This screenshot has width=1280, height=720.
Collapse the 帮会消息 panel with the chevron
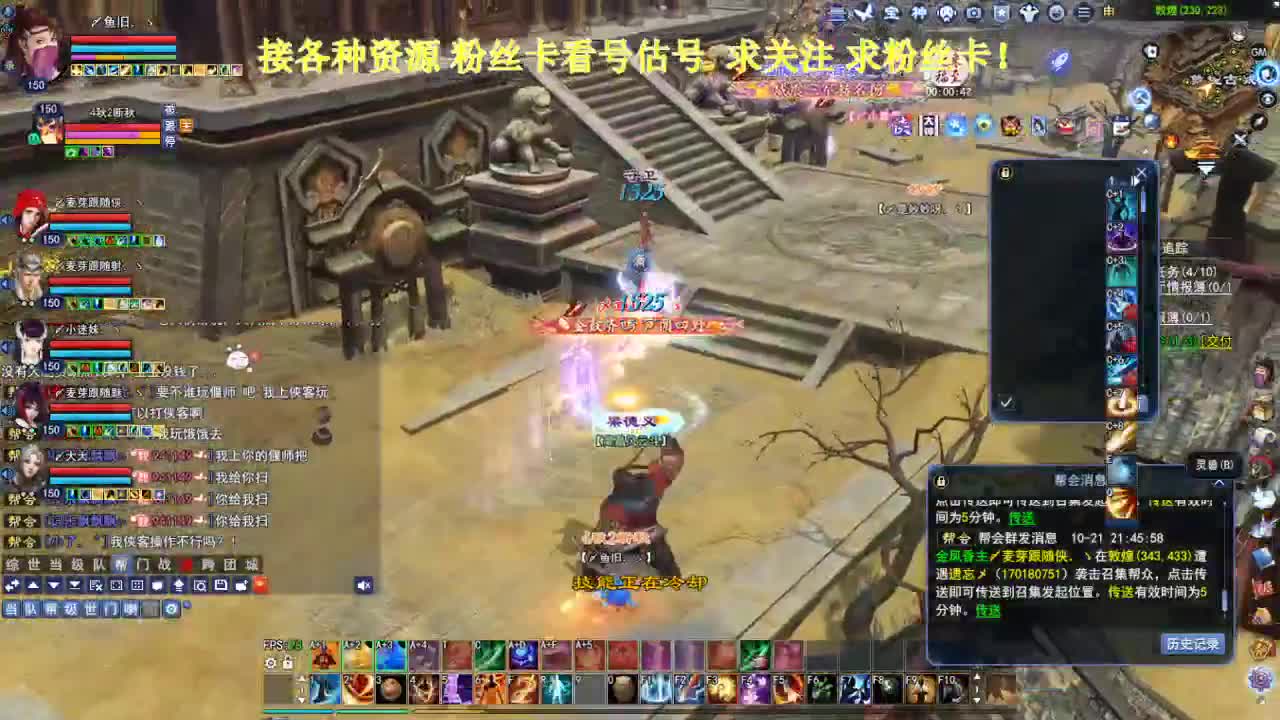[1219, 482]
